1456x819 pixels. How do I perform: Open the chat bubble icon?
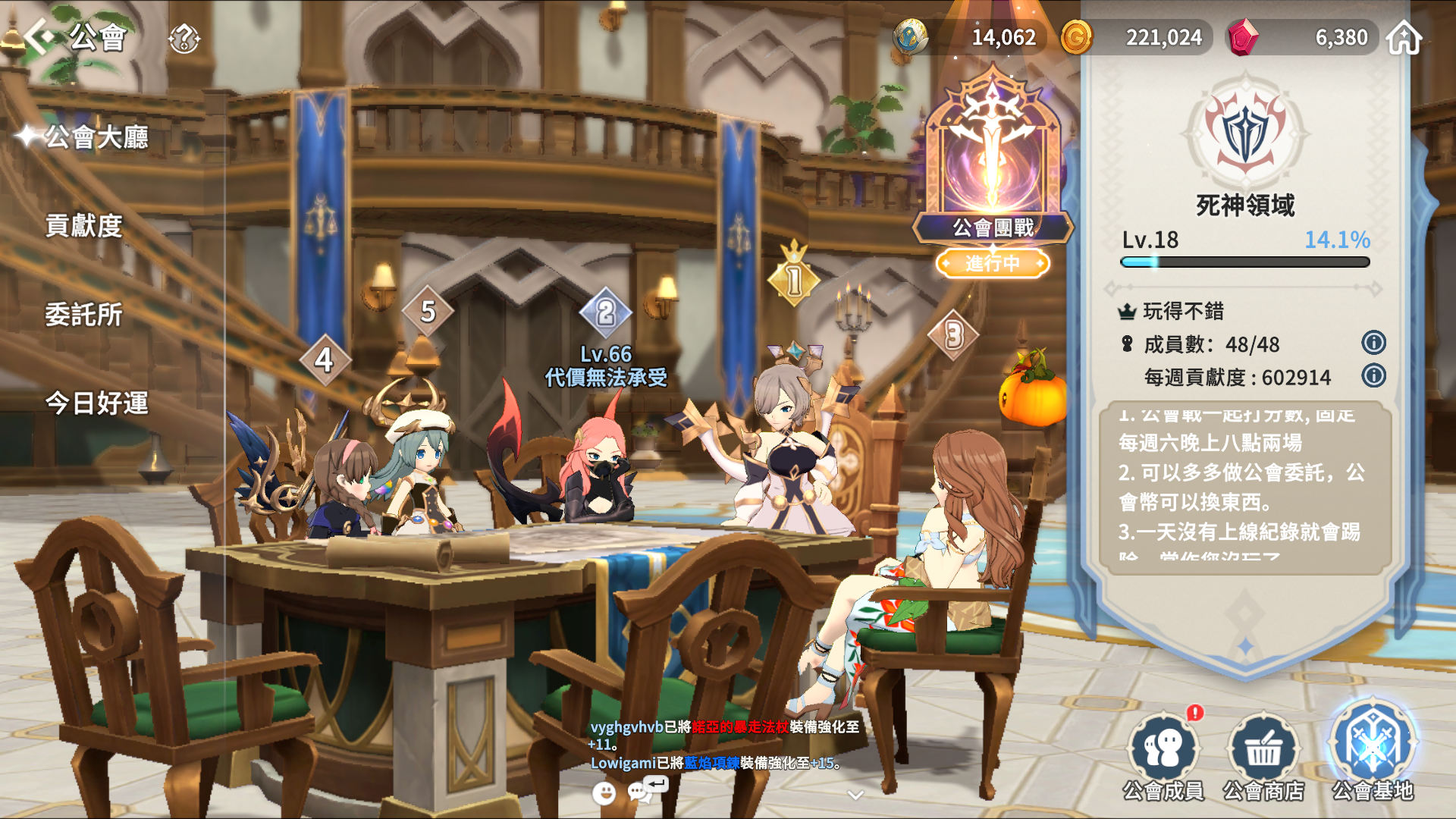tap(641, 792)
